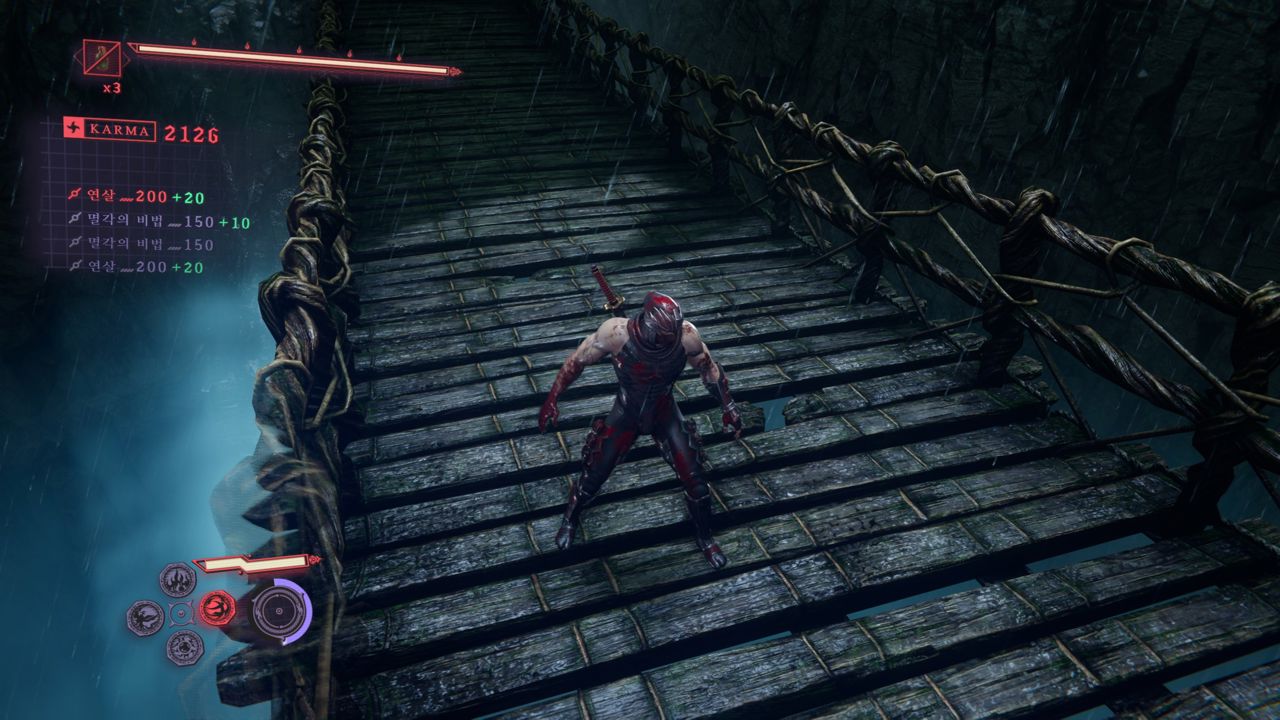Choose the flame ninpo emblem
The height and width of the screenshot is (720, 1280).
(178, 579)
